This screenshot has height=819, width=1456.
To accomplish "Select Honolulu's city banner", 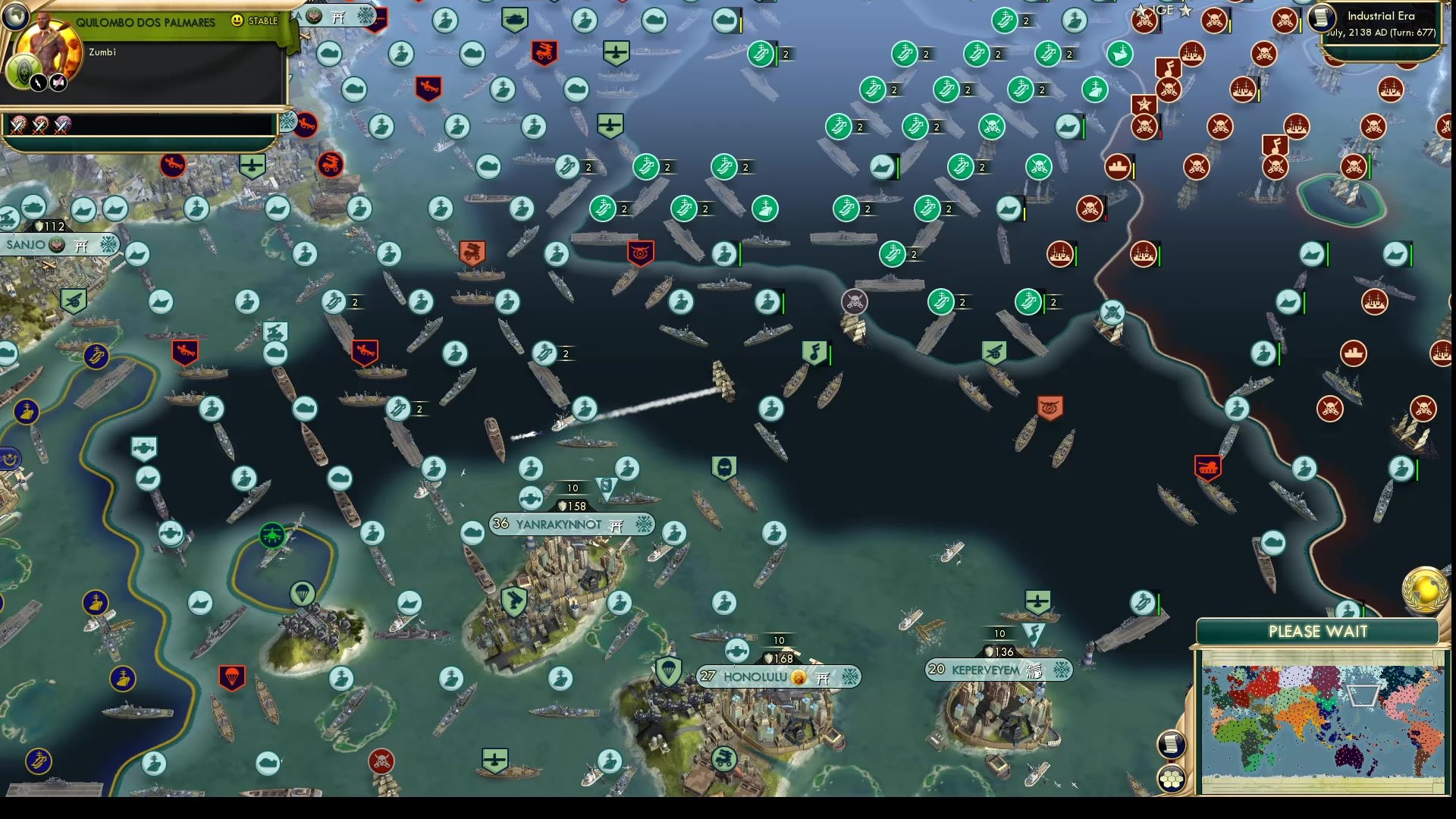I will point(755,676).
